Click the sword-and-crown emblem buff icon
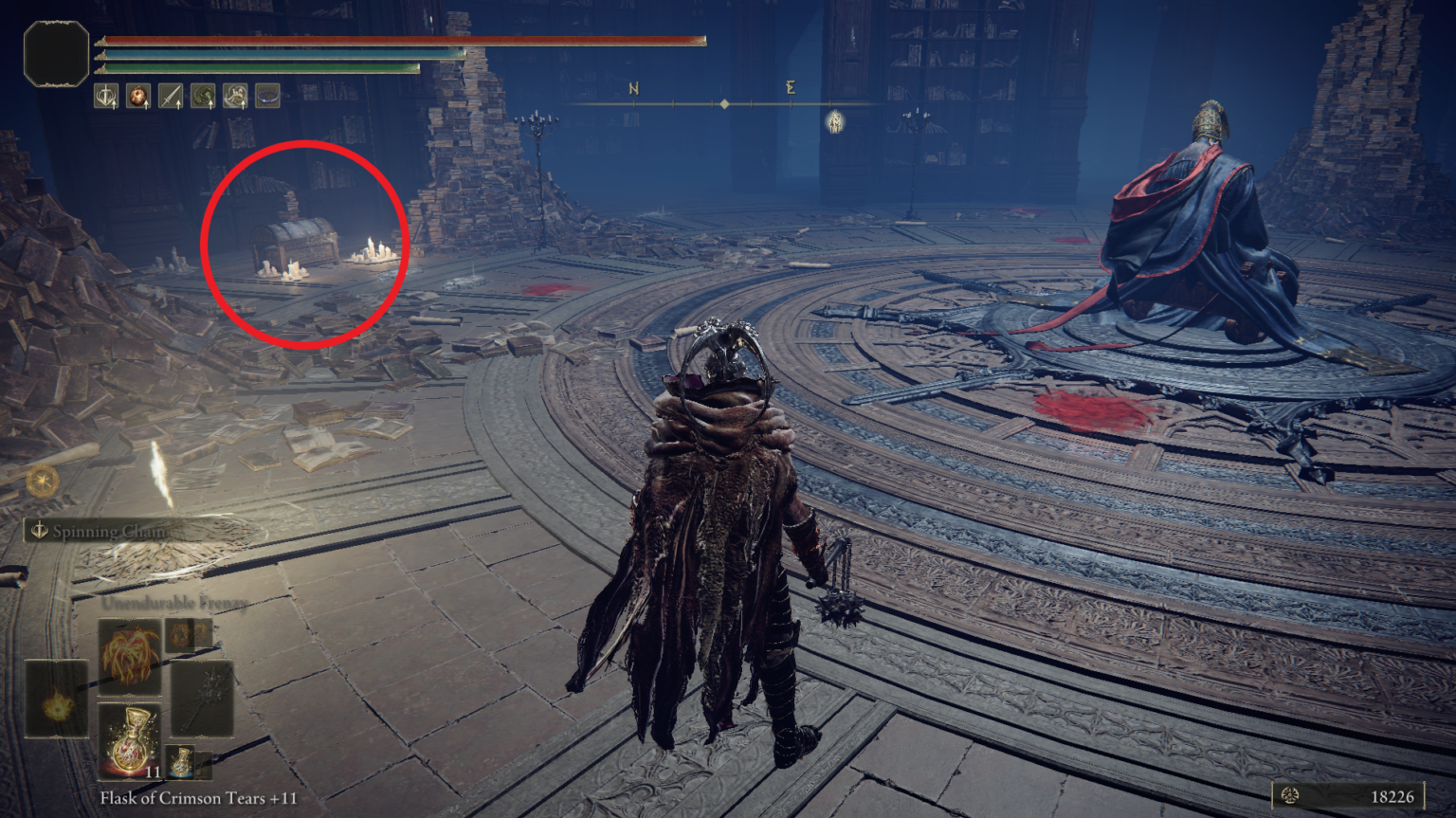 pyautogui.click(x=106, y=95)
